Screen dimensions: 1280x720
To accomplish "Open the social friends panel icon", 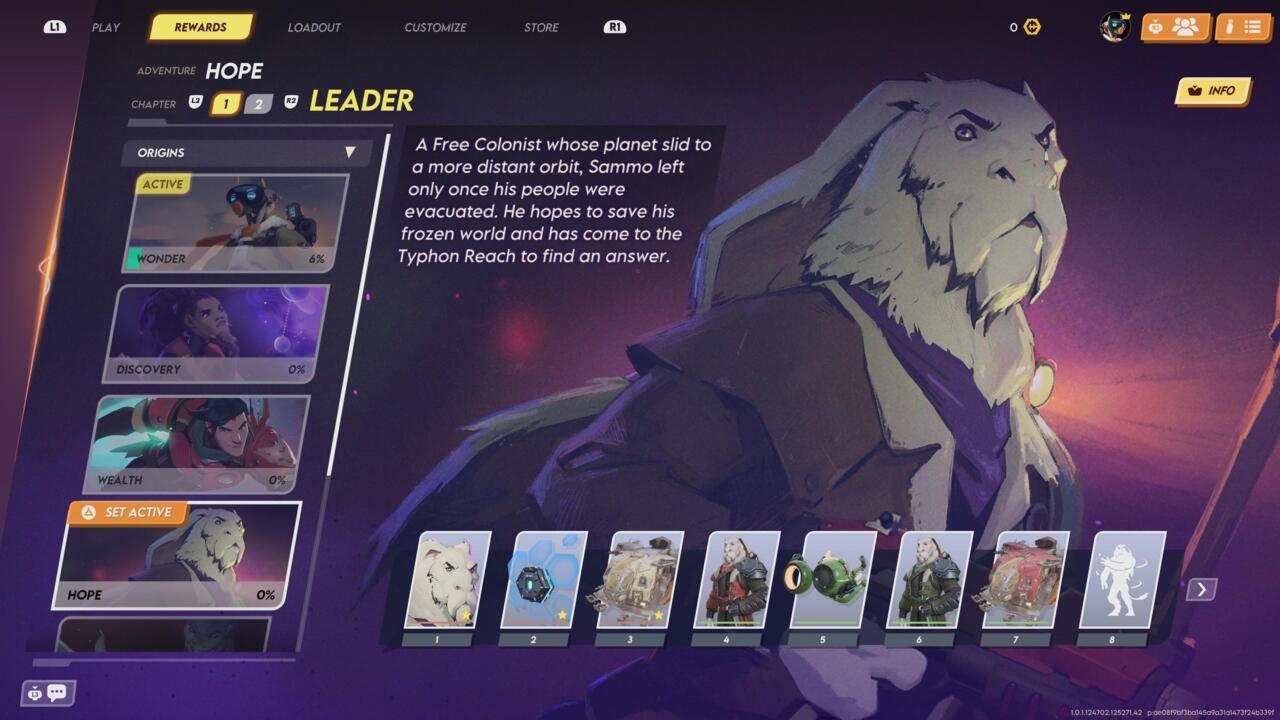I will [1186, 27].
